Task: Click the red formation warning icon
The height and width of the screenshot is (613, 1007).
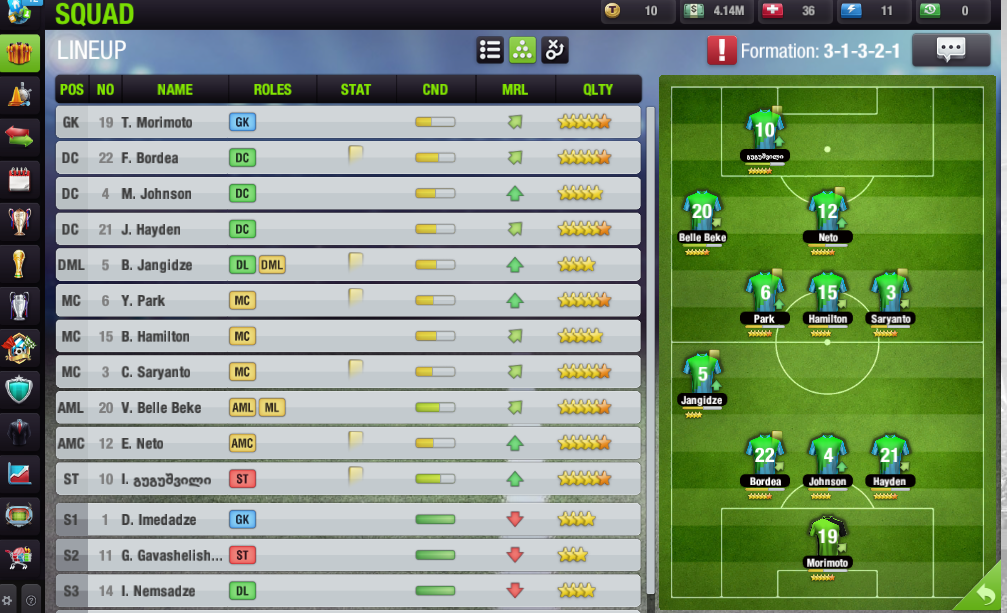Action: click(x=720, y=50)
